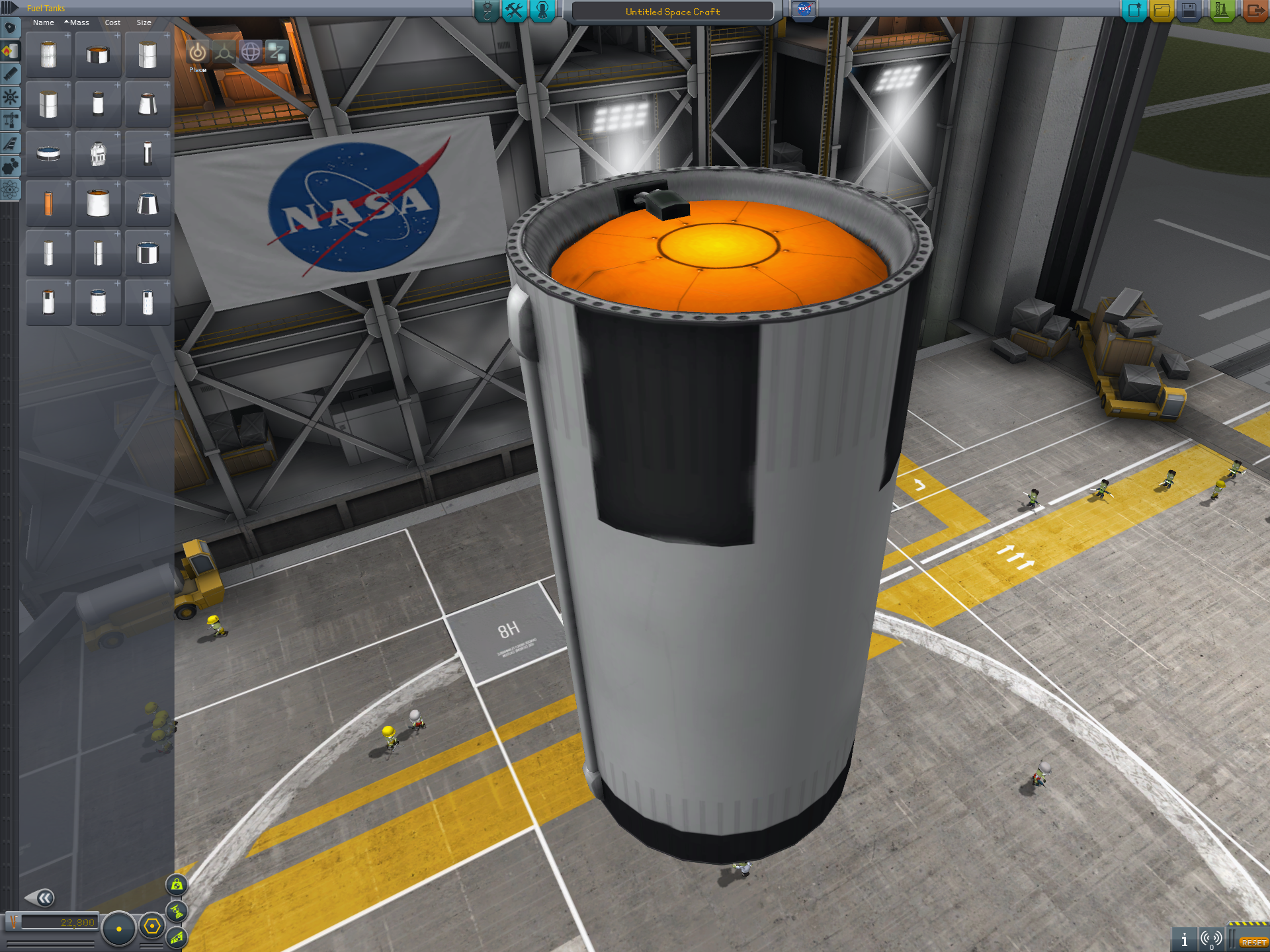This screenshot has height=952, width=1270.
Task: Show the Science parts category
Action: tap(10, 190)
